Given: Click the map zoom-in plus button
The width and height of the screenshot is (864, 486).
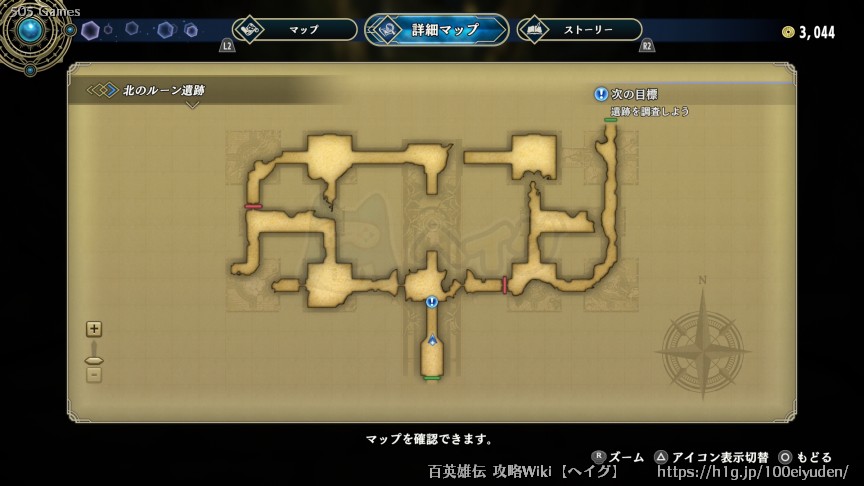Looking at the screenshot, I should (94, 329).
